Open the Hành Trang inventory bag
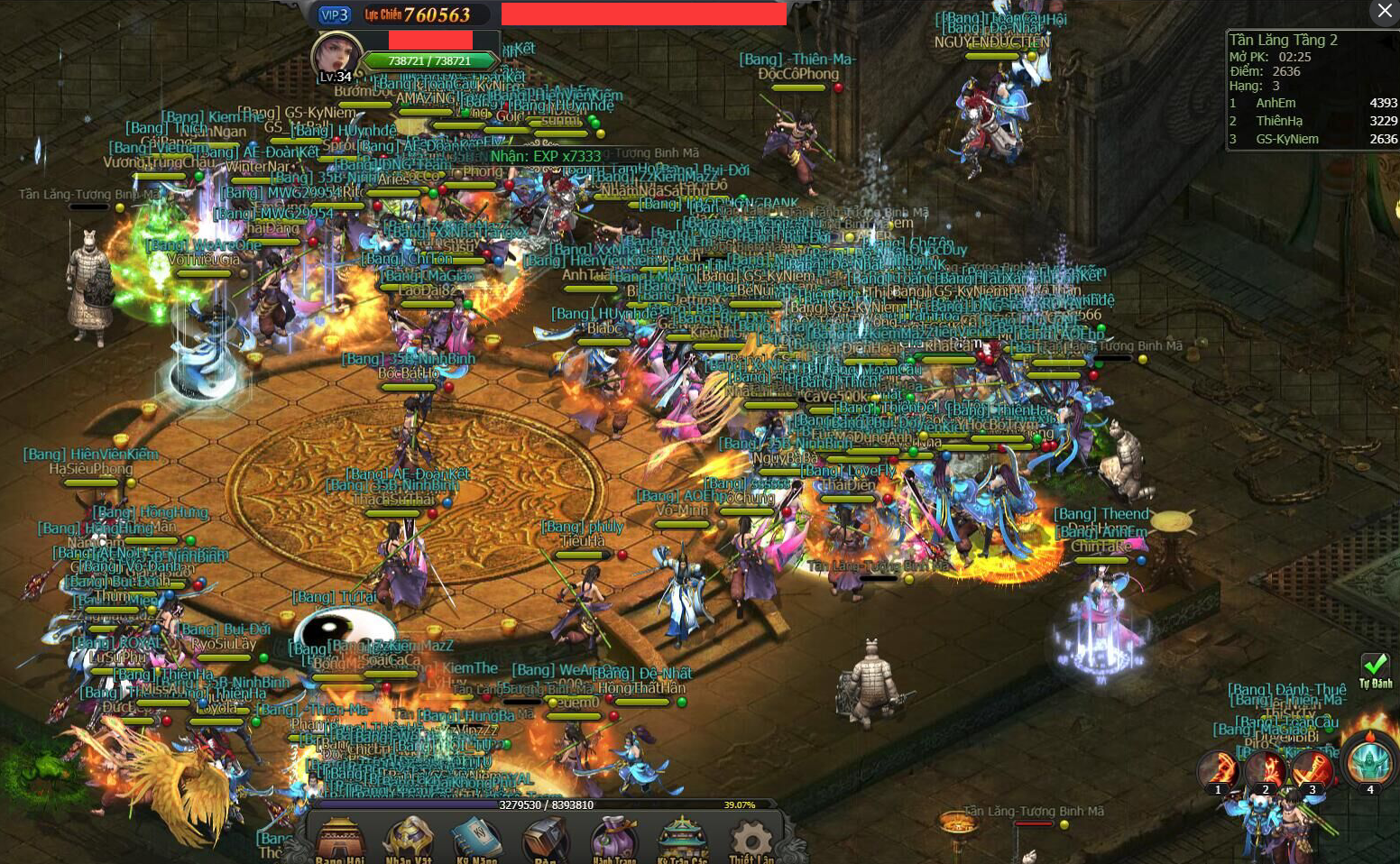 [614, 839]
